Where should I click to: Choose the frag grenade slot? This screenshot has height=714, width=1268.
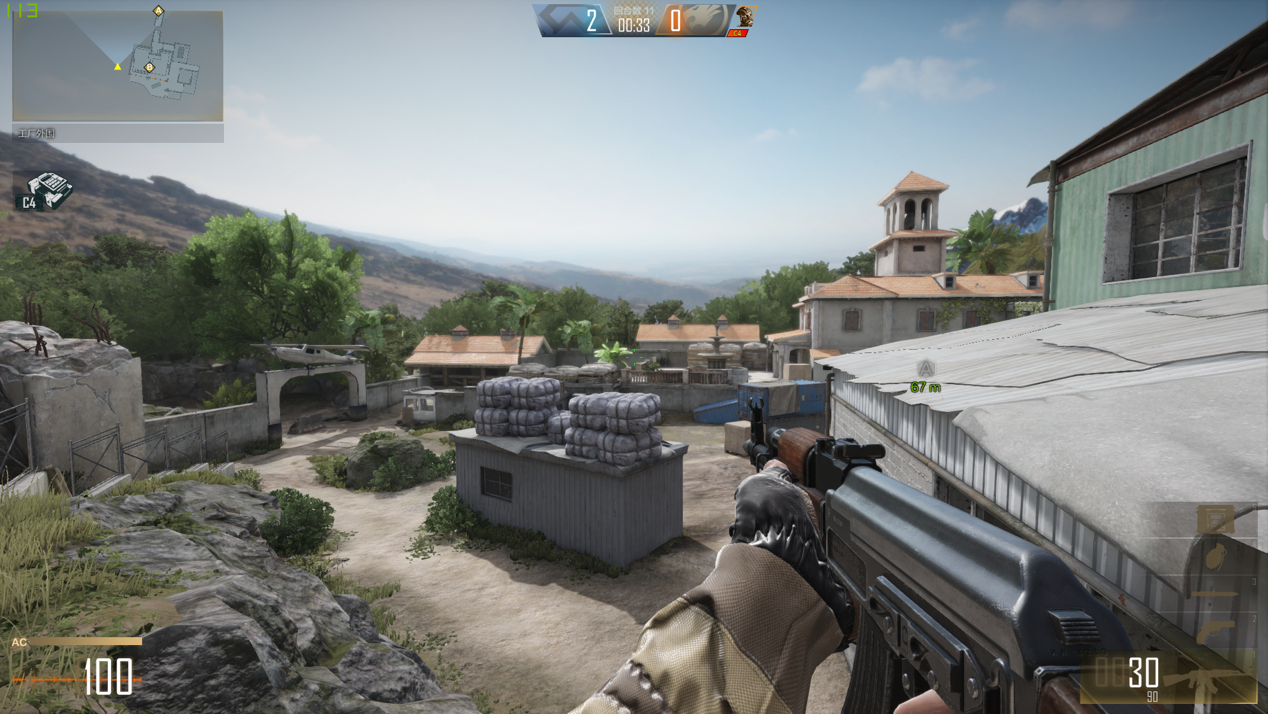[1216, 556]
